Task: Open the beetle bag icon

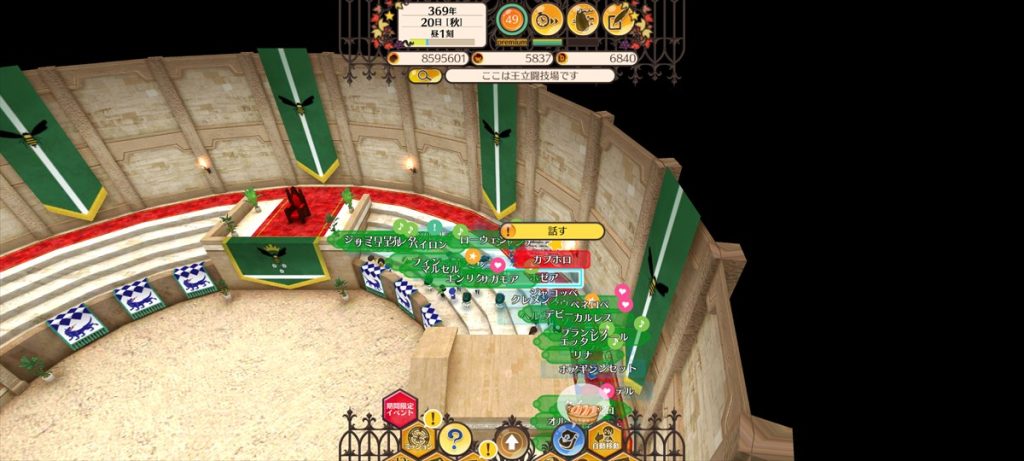Action: [x=583, y=18]
